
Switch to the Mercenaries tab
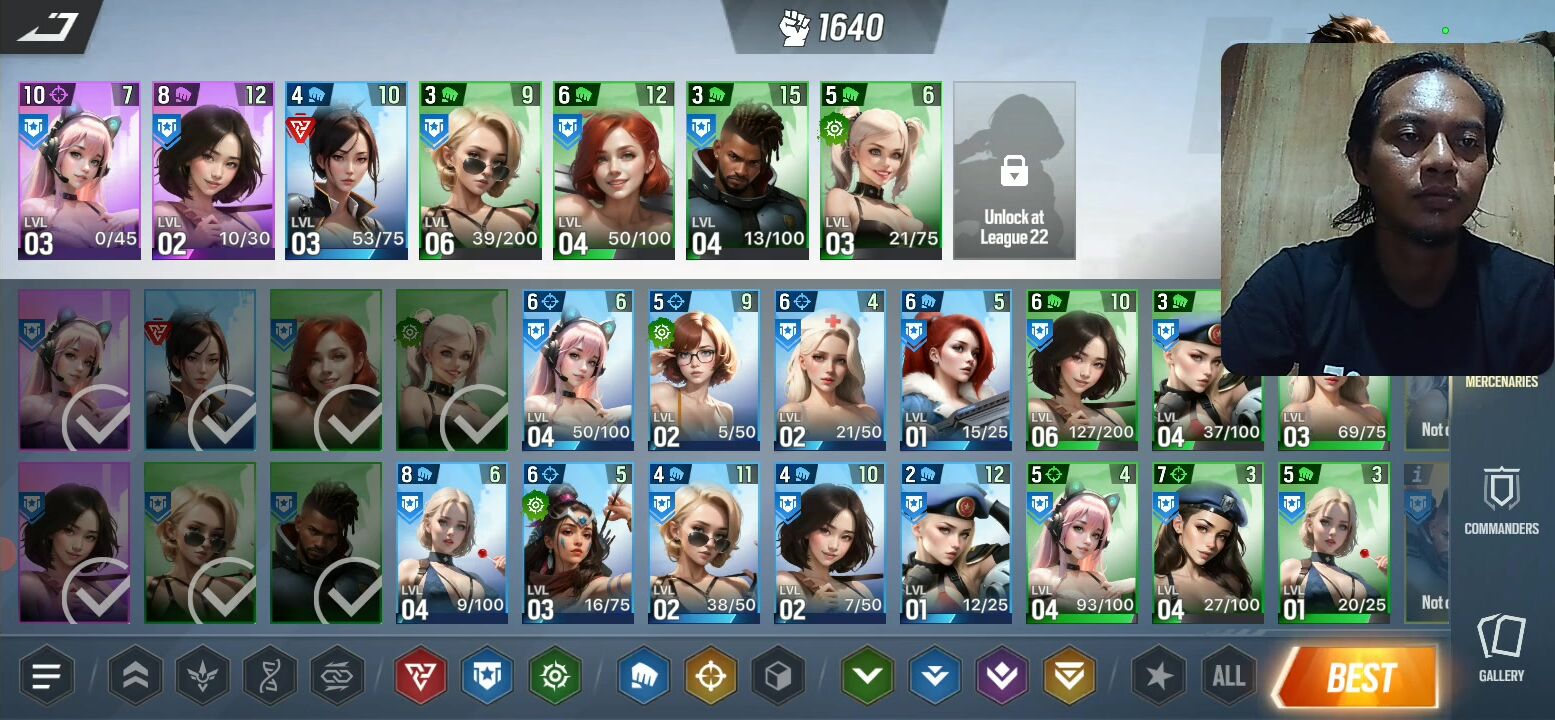(1501, 381)
